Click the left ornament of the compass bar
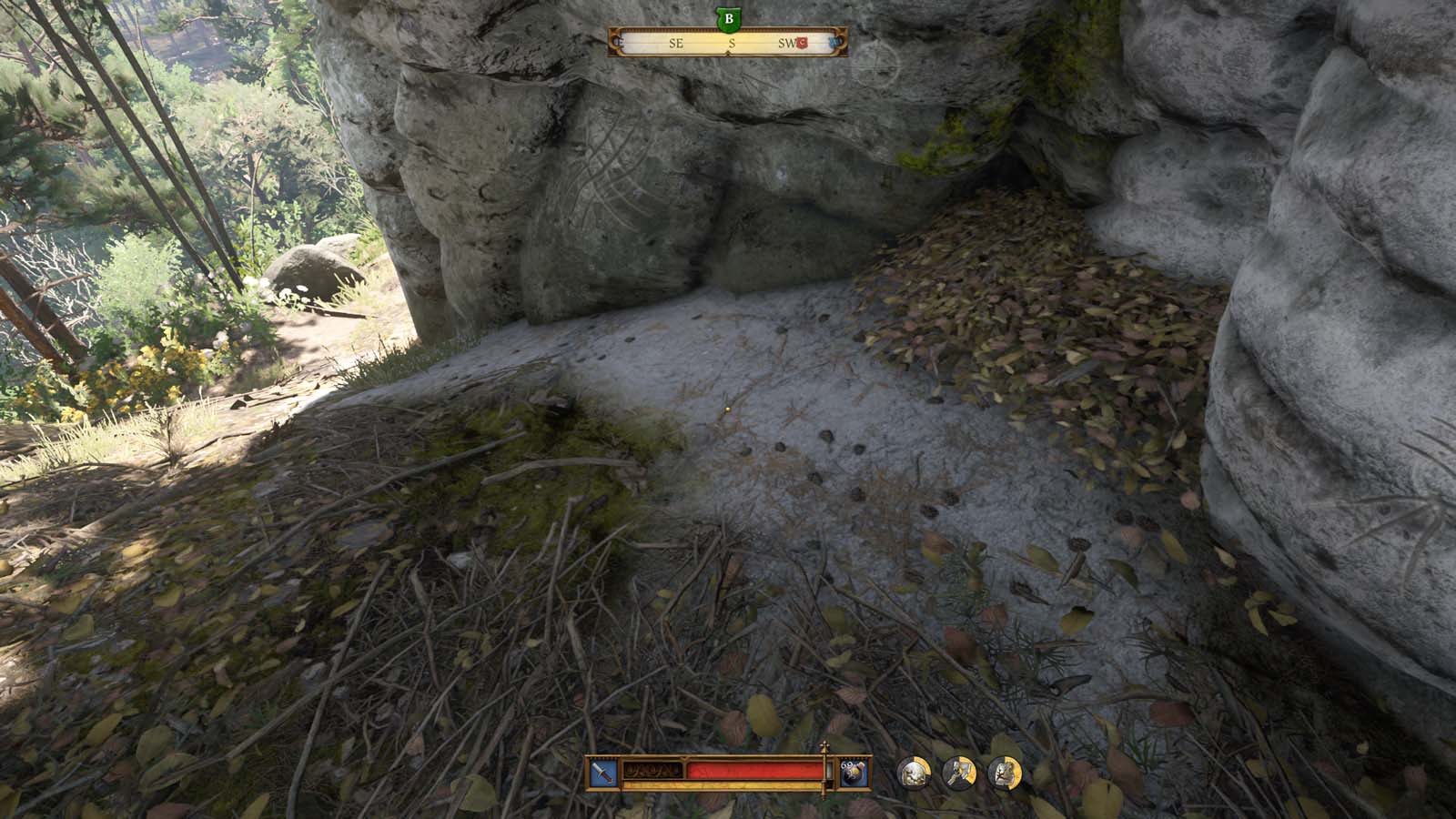Image resolution: width=1456 pixels, height=819 pixels. (x=615, y=42)
